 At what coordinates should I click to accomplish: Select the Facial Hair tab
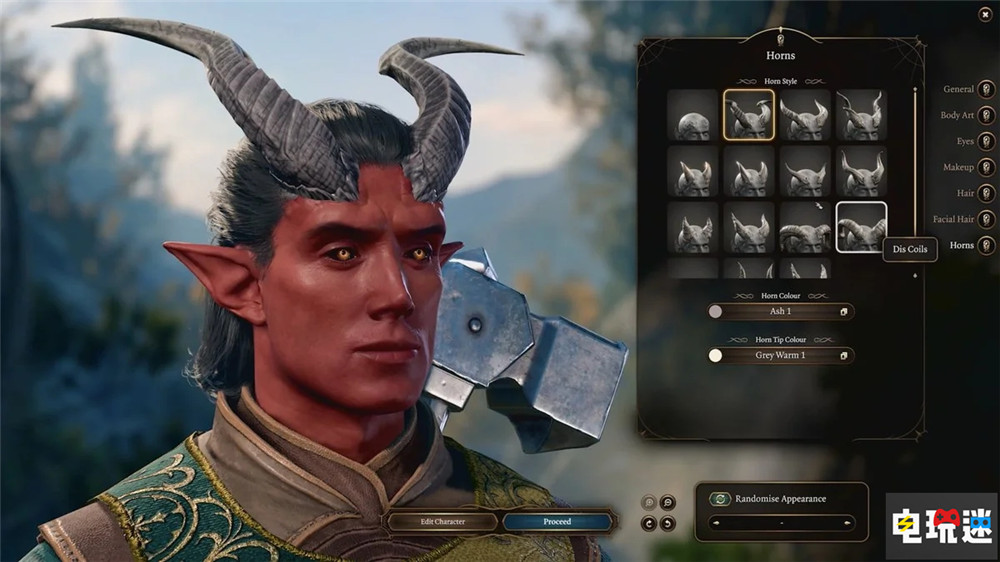986,219
